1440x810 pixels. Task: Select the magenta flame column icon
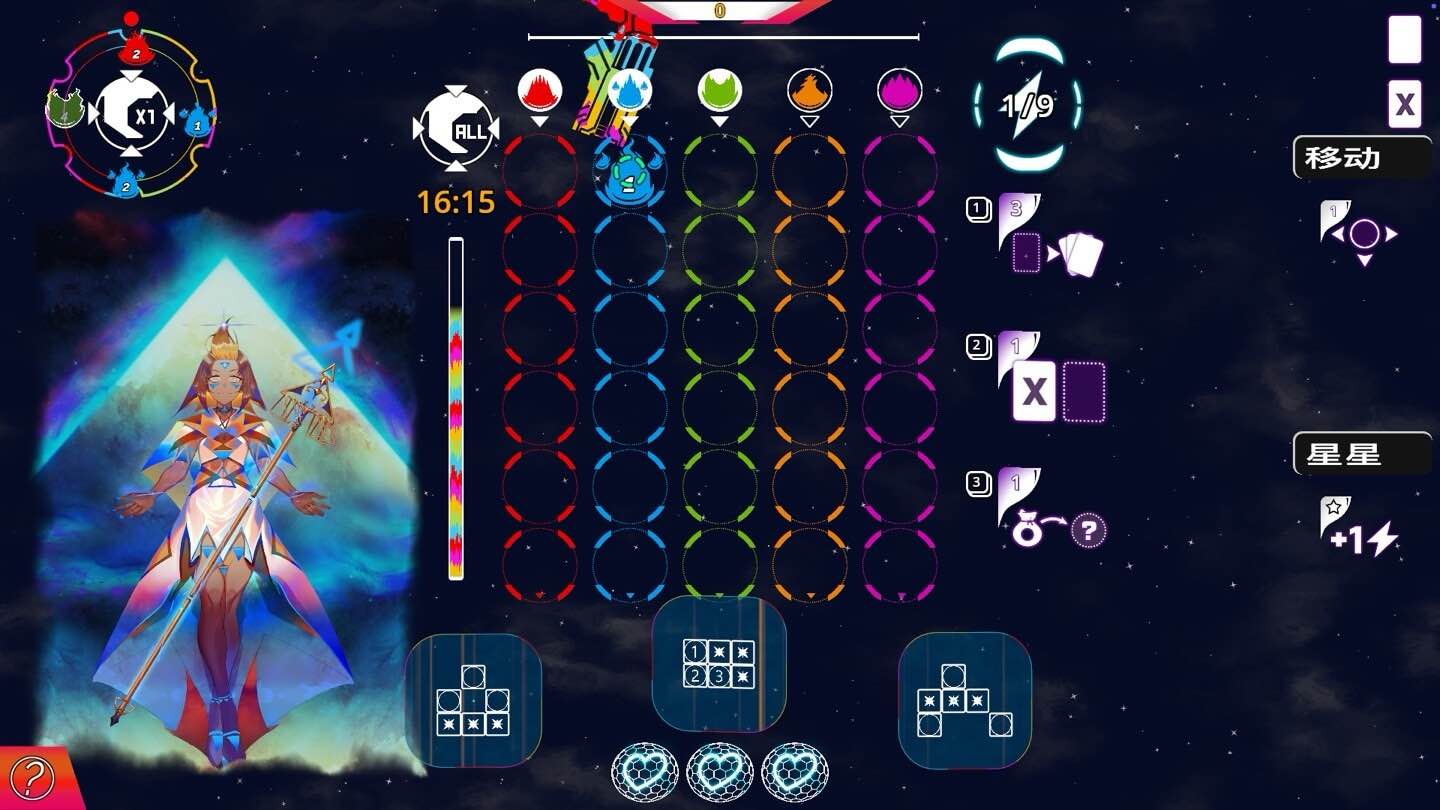tap(899, 88)
